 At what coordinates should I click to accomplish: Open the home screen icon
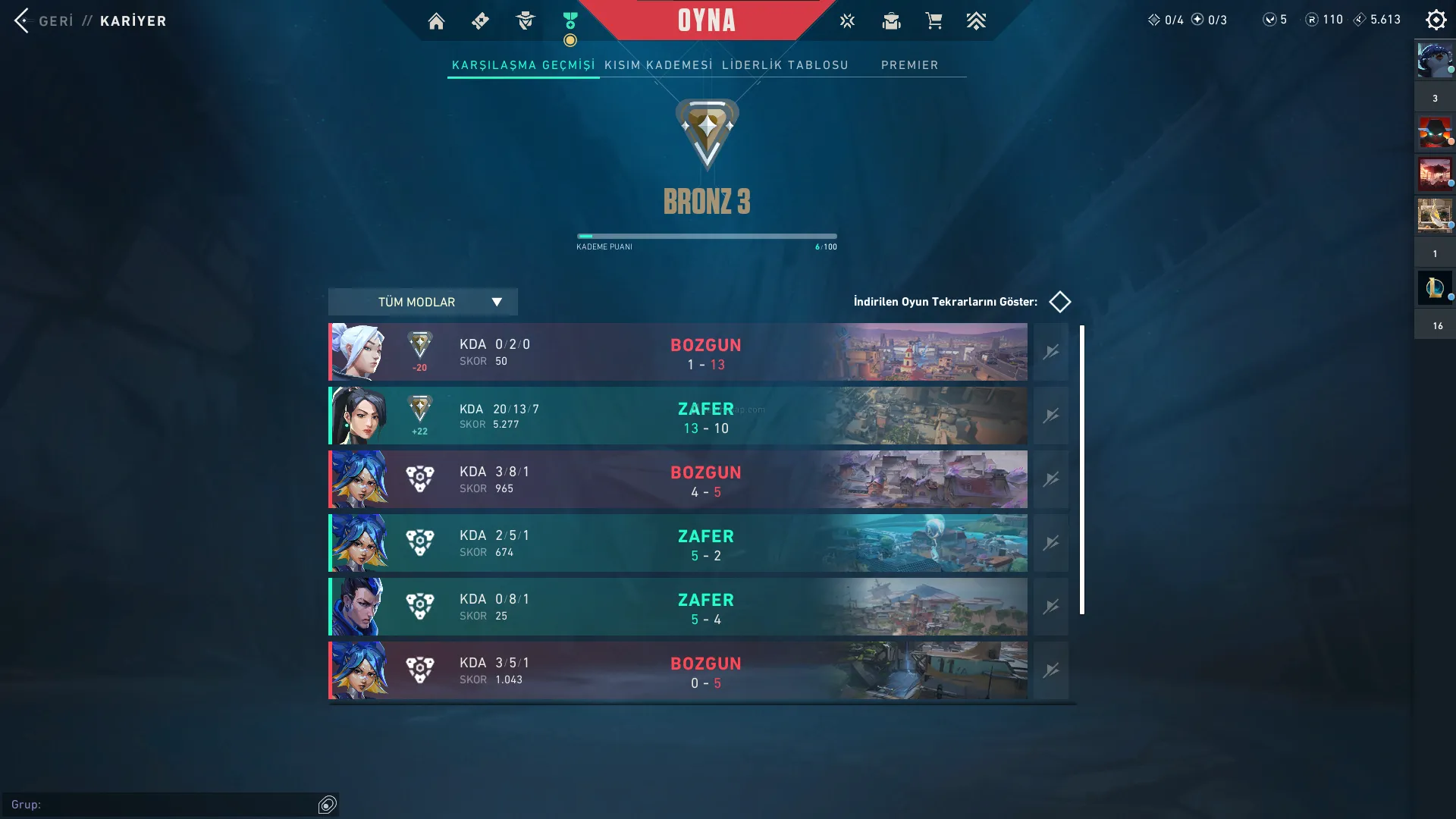click(x=436, y=21)
